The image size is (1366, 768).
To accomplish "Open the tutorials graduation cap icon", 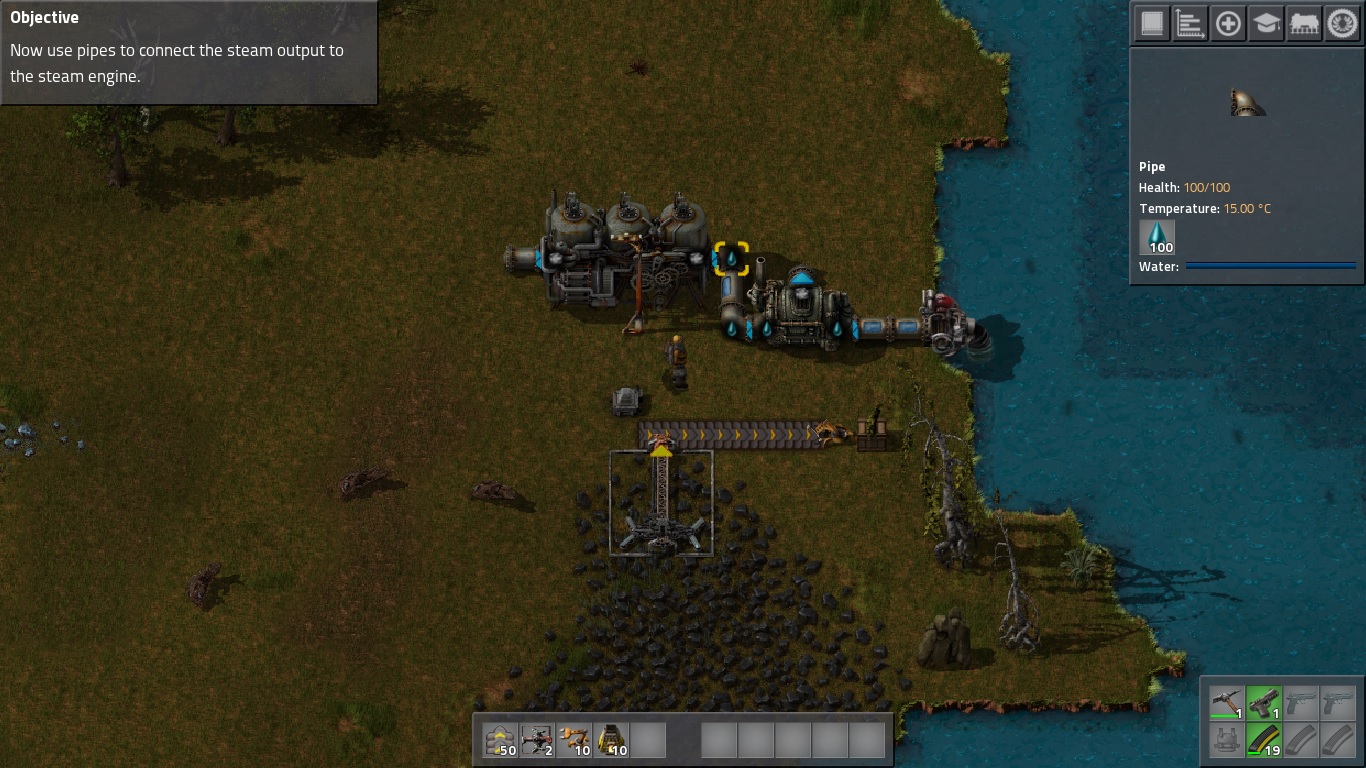I will [x=1265, y=23].
